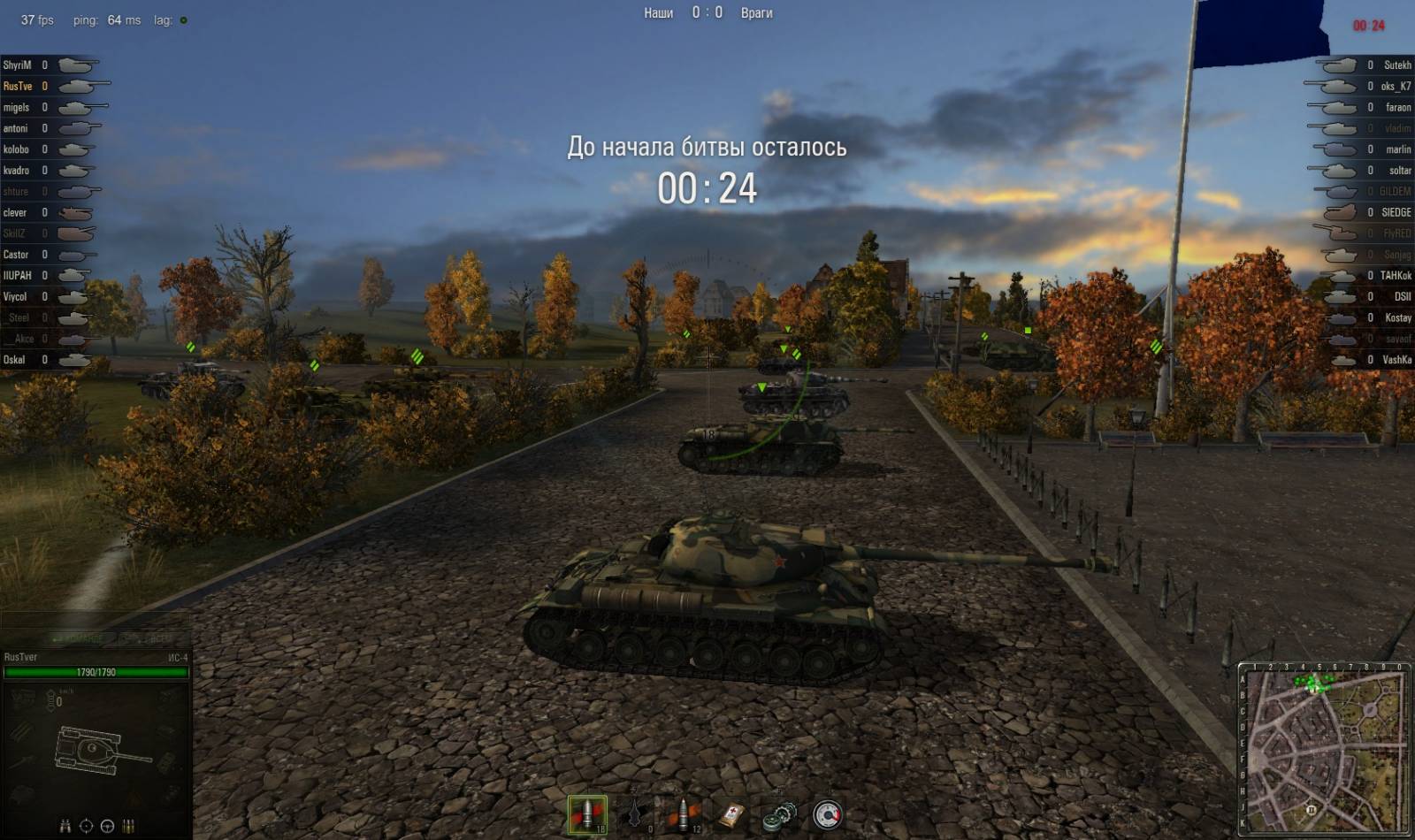Click the crosshair icon in the damage panel
This screenshot has width=1415, height=840.
coord(87,826)
